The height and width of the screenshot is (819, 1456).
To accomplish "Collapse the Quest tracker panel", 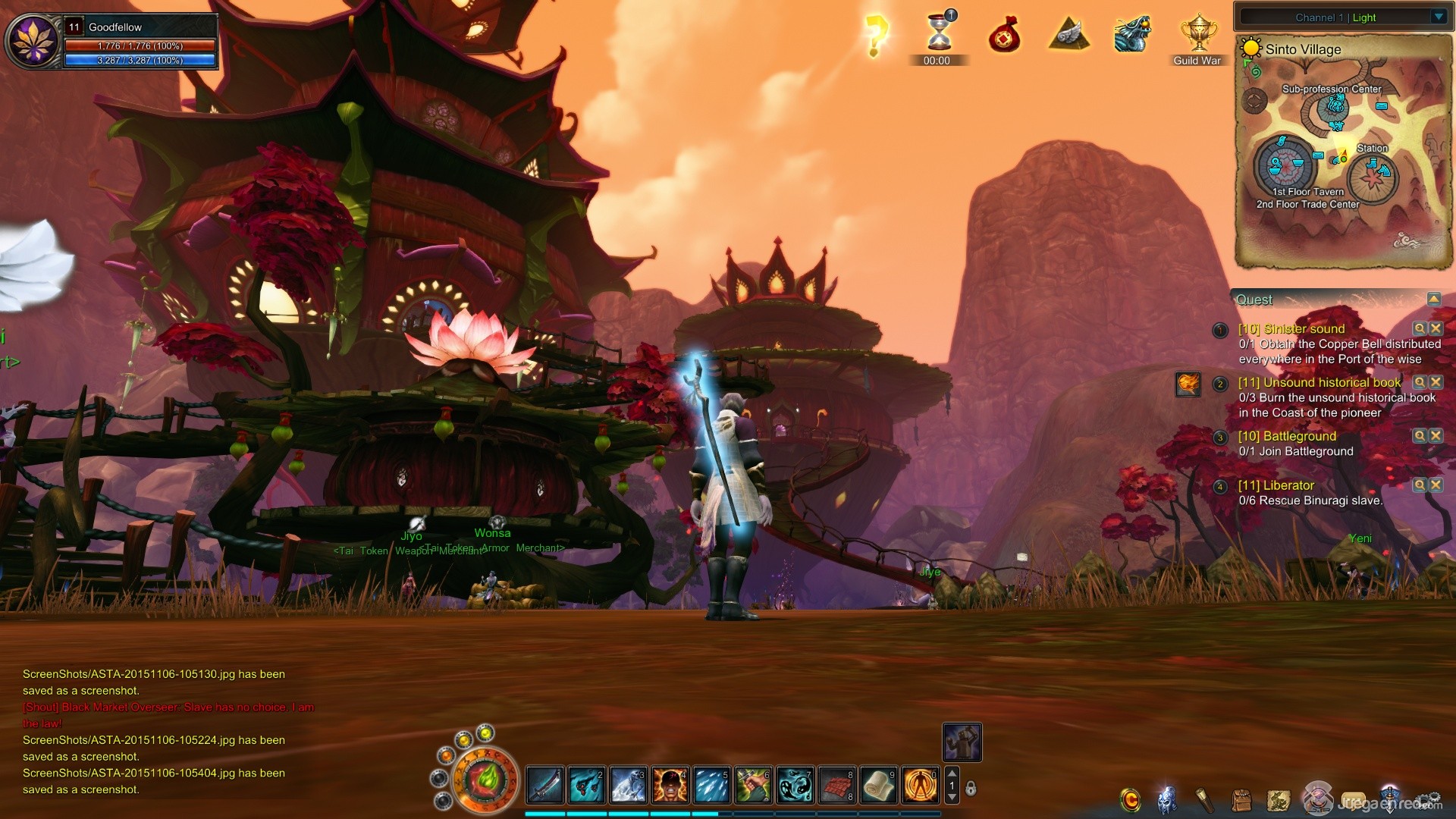I will click(1433, 300).
